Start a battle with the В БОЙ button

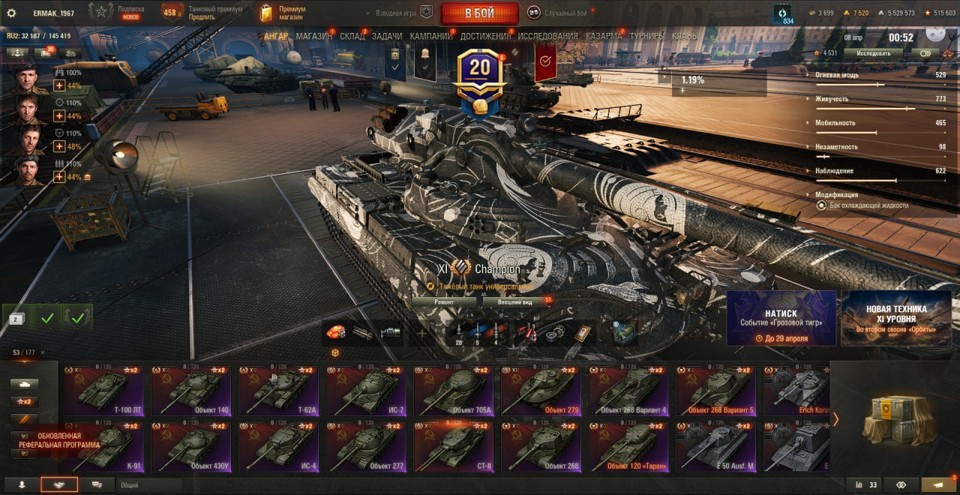[479, 13]
